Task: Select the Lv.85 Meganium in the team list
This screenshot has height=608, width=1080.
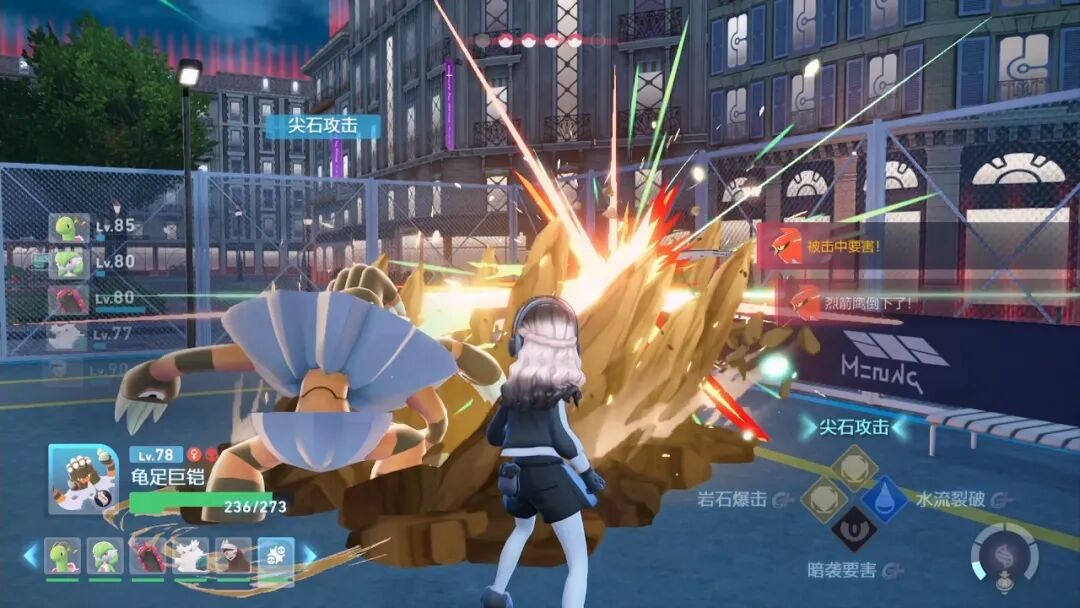Action: tap(69, 228)
